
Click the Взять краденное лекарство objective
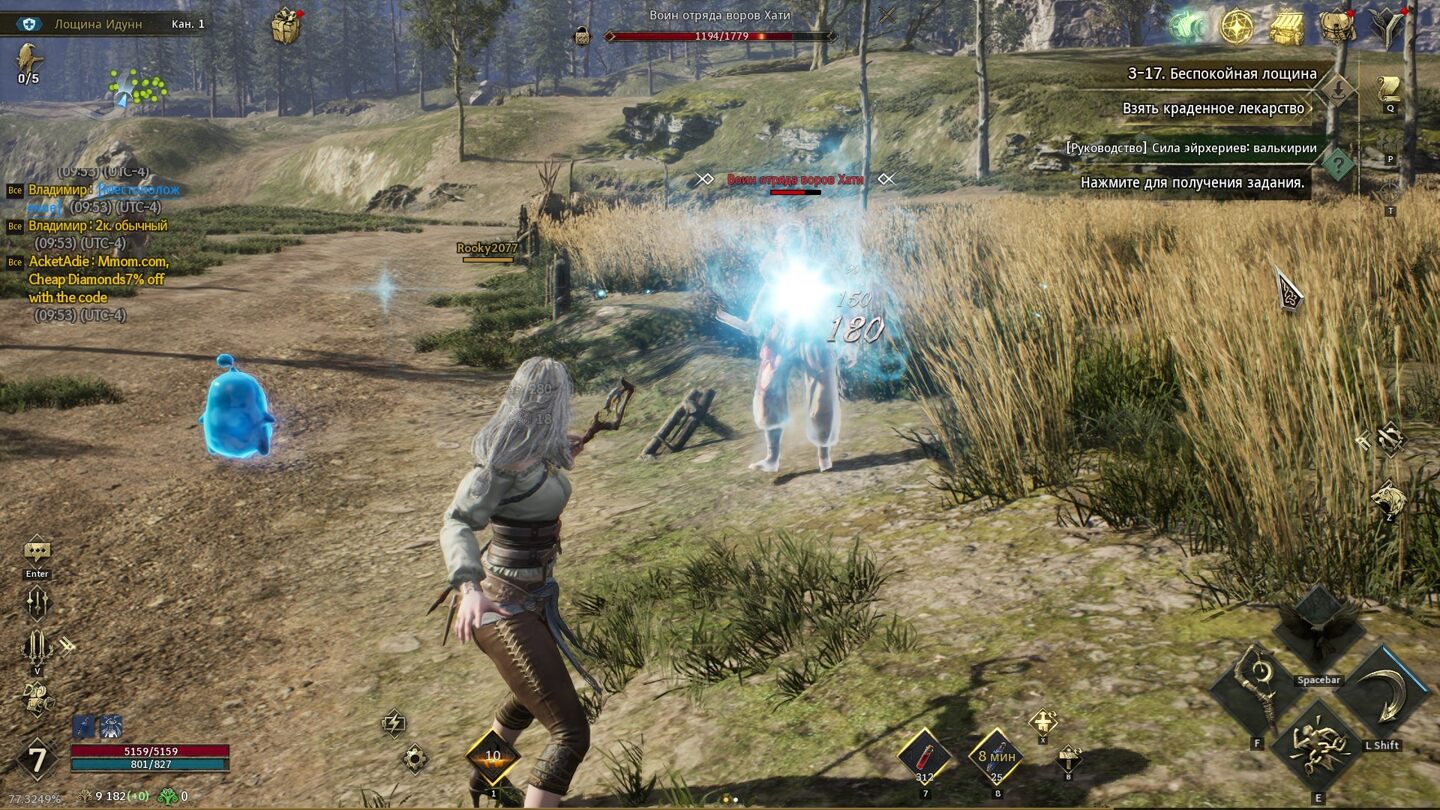[x=1213, y=108]
